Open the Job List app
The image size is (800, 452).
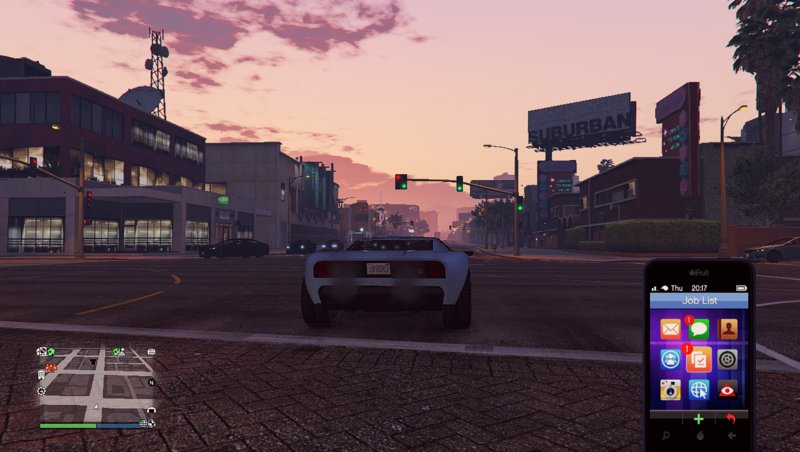(x=699, y=359)
